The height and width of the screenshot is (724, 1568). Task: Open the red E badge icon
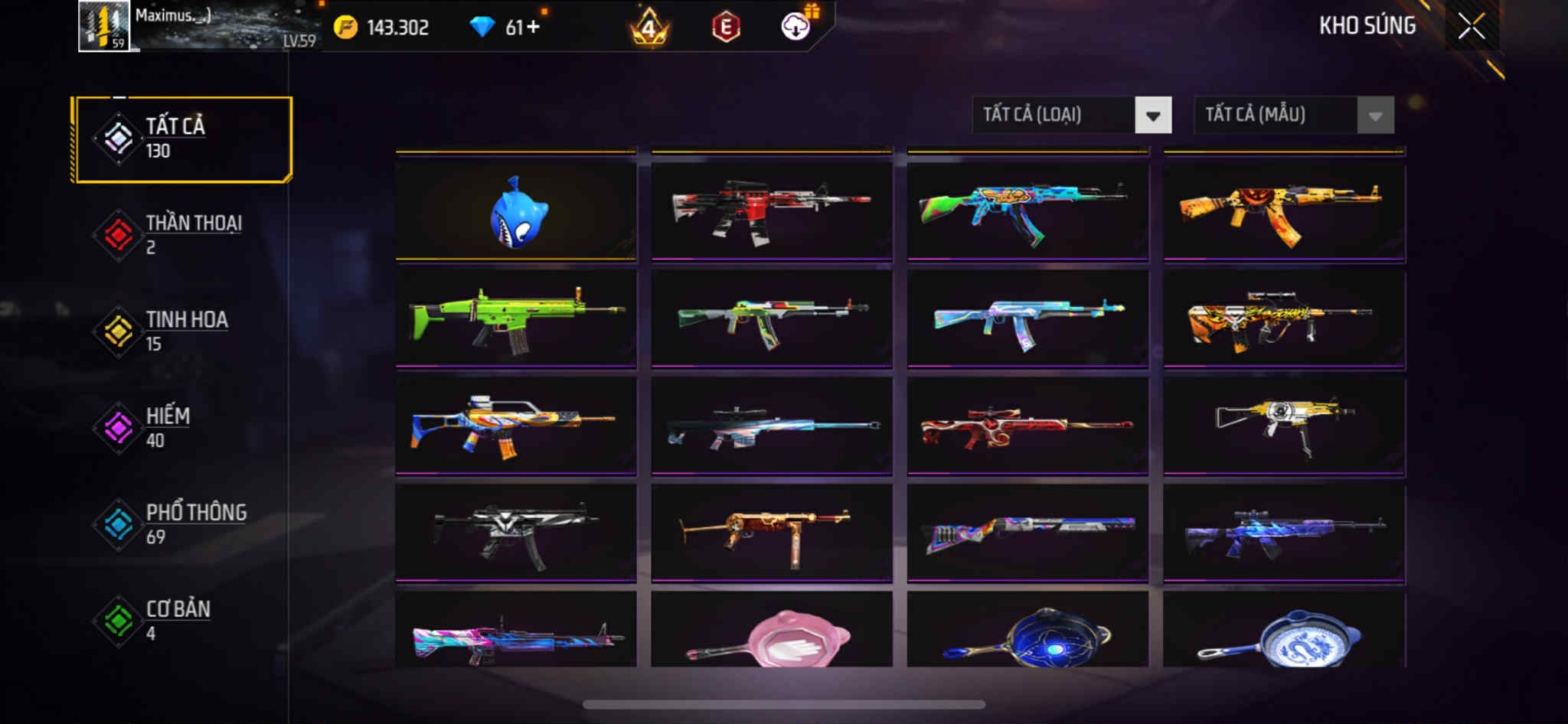(725, 28)
